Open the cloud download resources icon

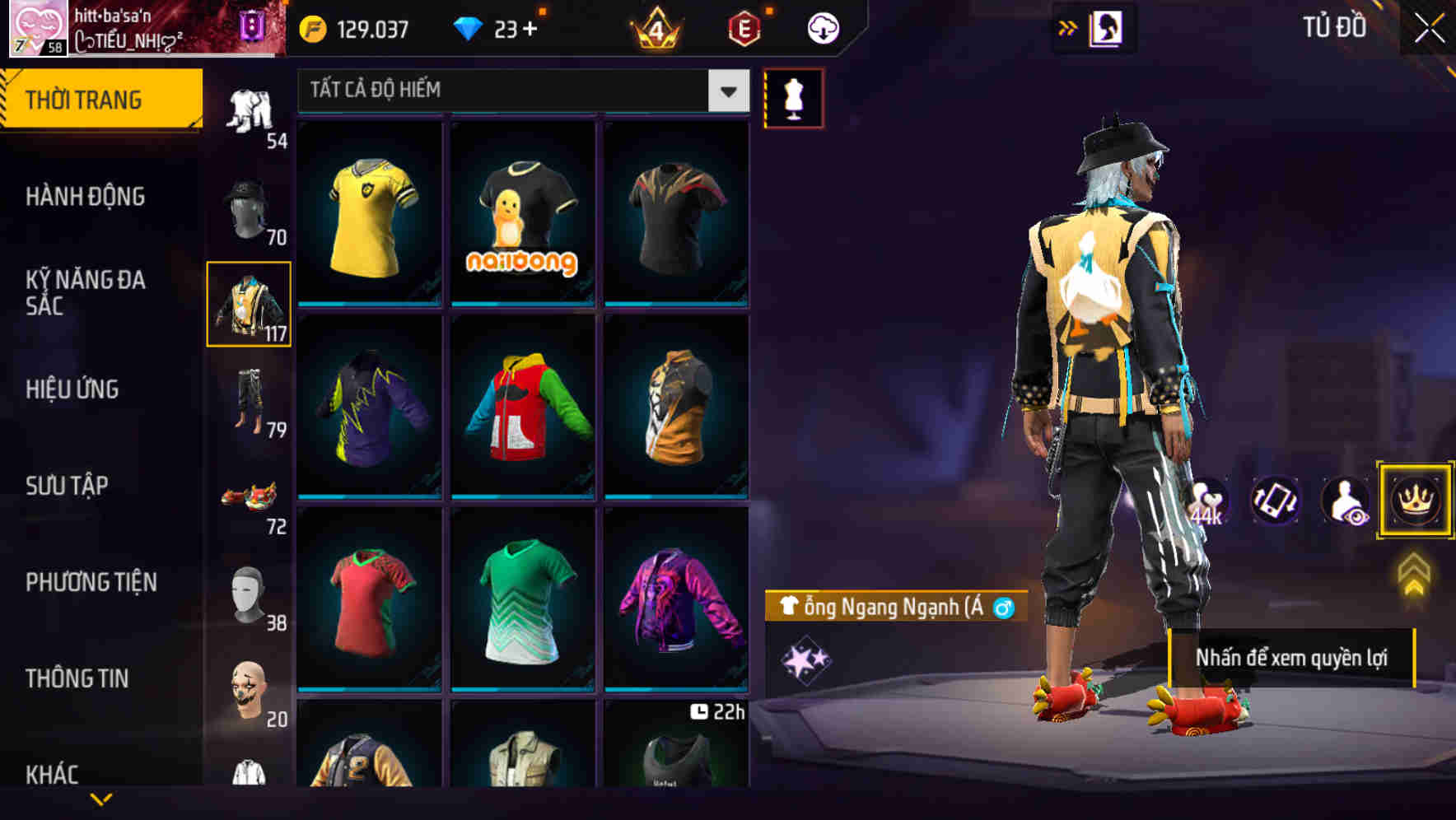tap(823, 27)
